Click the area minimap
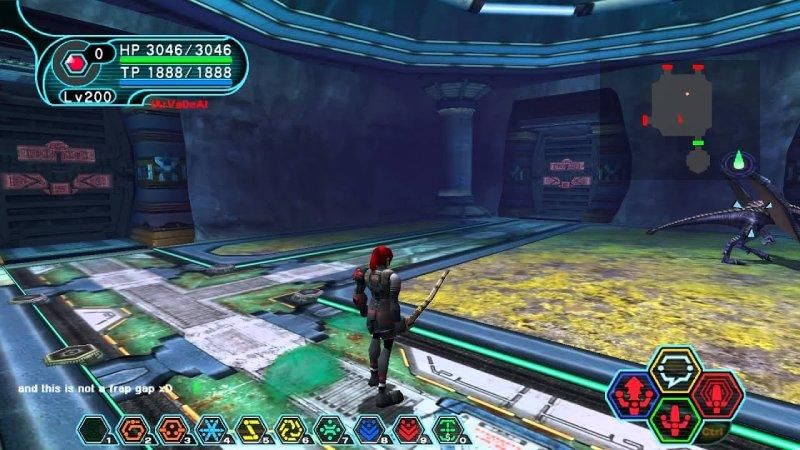 click(680, 110)
